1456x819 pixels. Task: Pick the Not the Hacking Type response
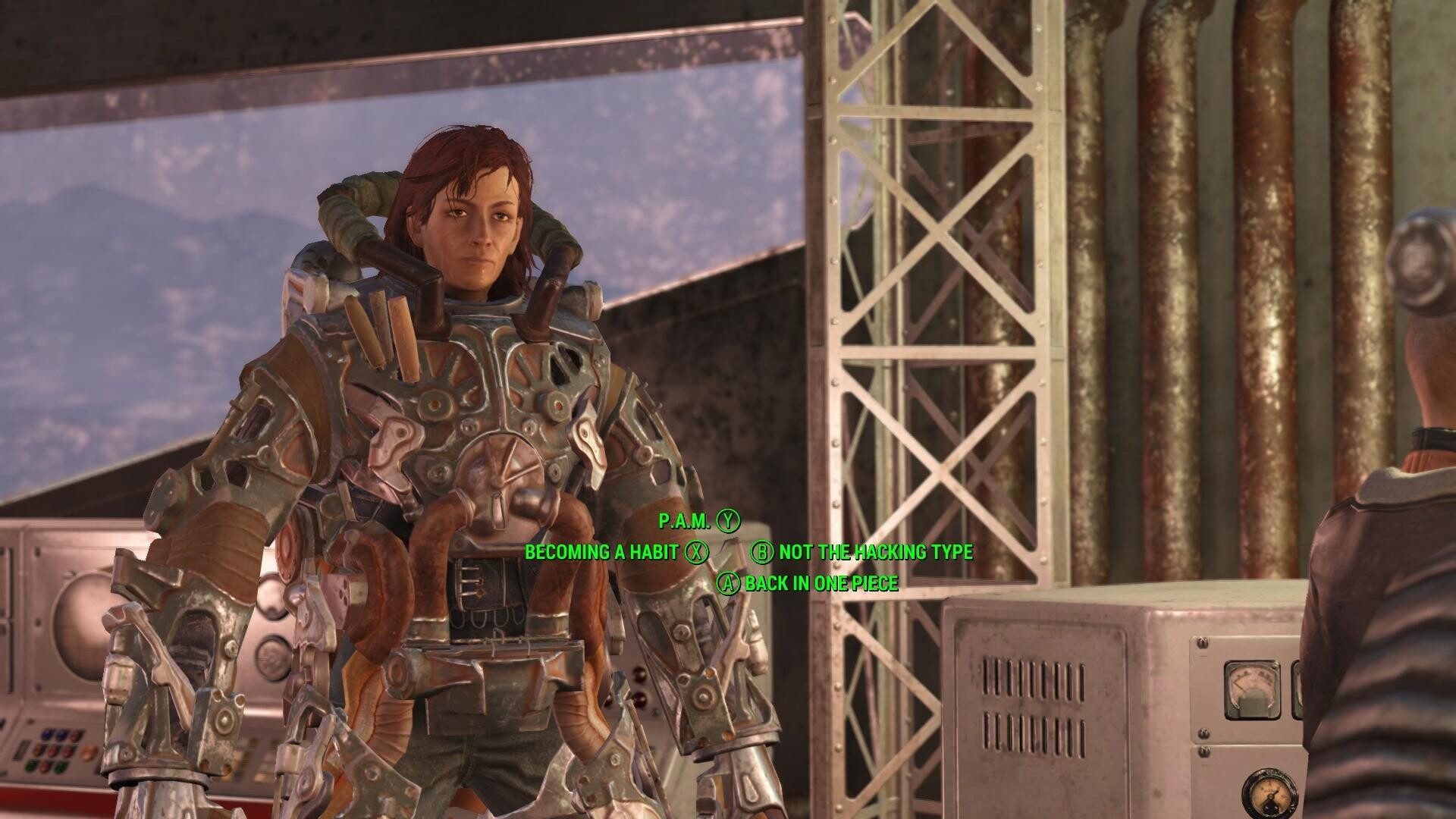pos(875,552)
